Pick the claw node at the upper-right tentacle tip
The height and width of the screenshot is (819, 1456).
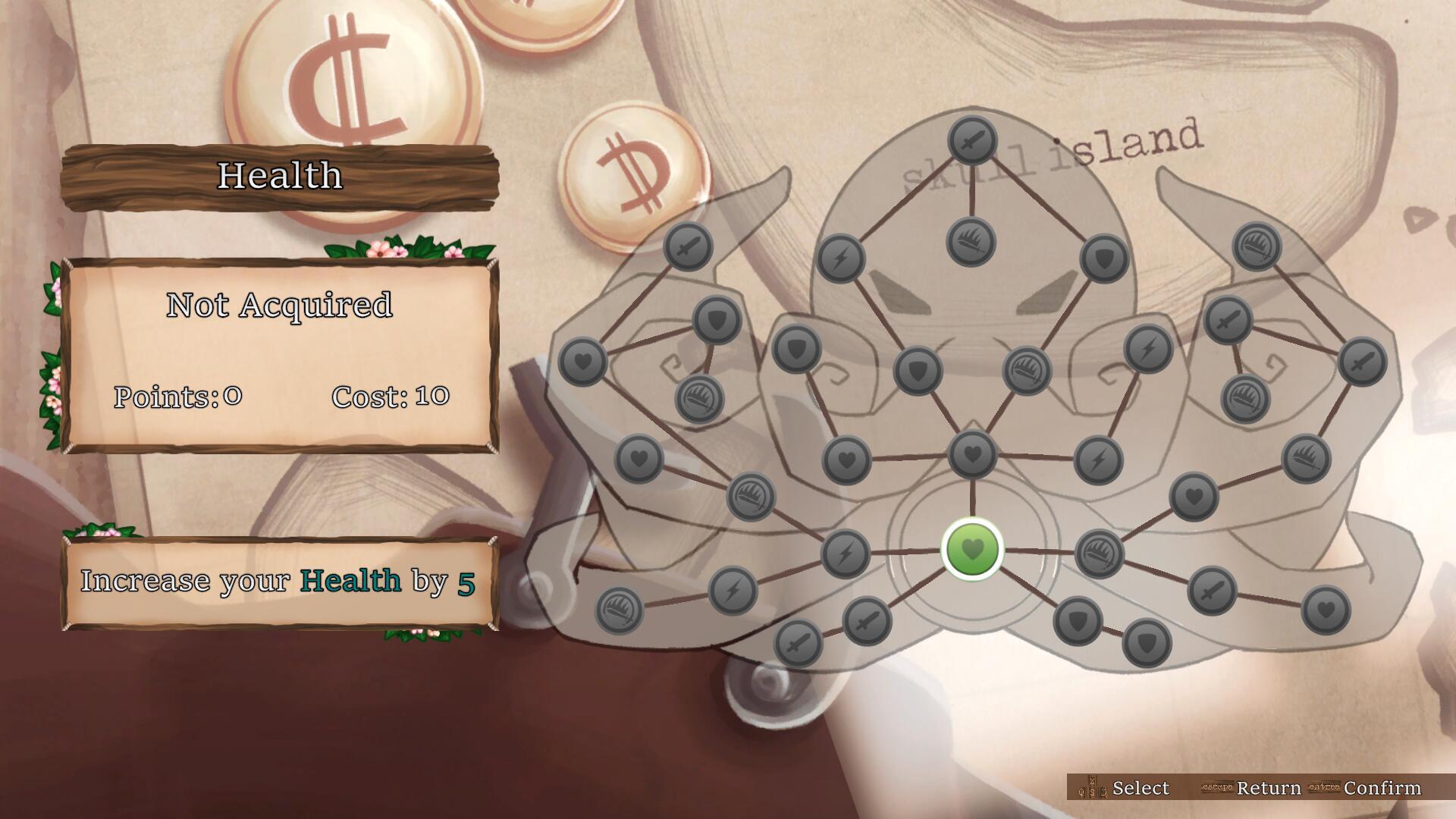[x=1257, y=246]
